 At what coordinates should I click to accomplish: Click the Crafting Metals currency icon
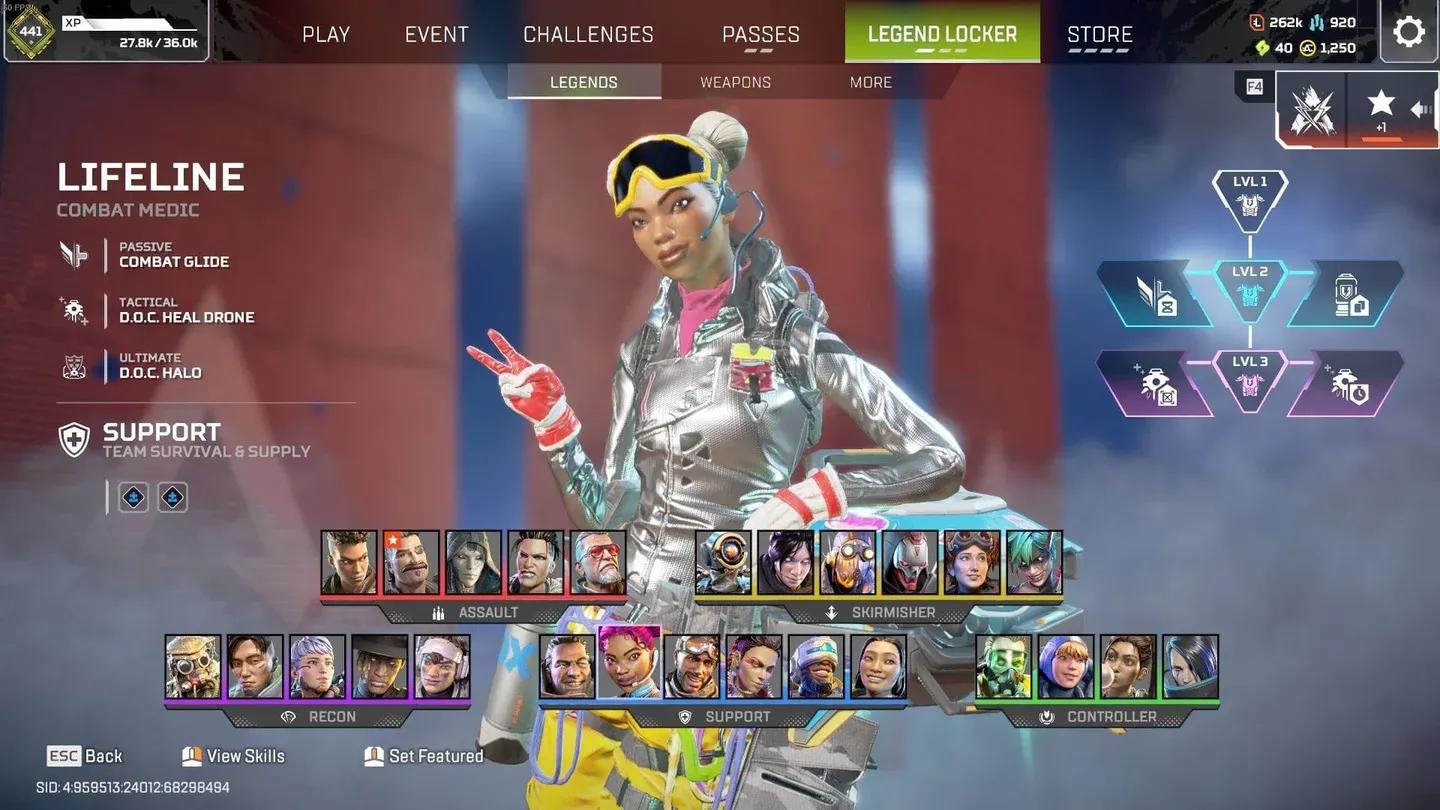(x=1318, y=22)
